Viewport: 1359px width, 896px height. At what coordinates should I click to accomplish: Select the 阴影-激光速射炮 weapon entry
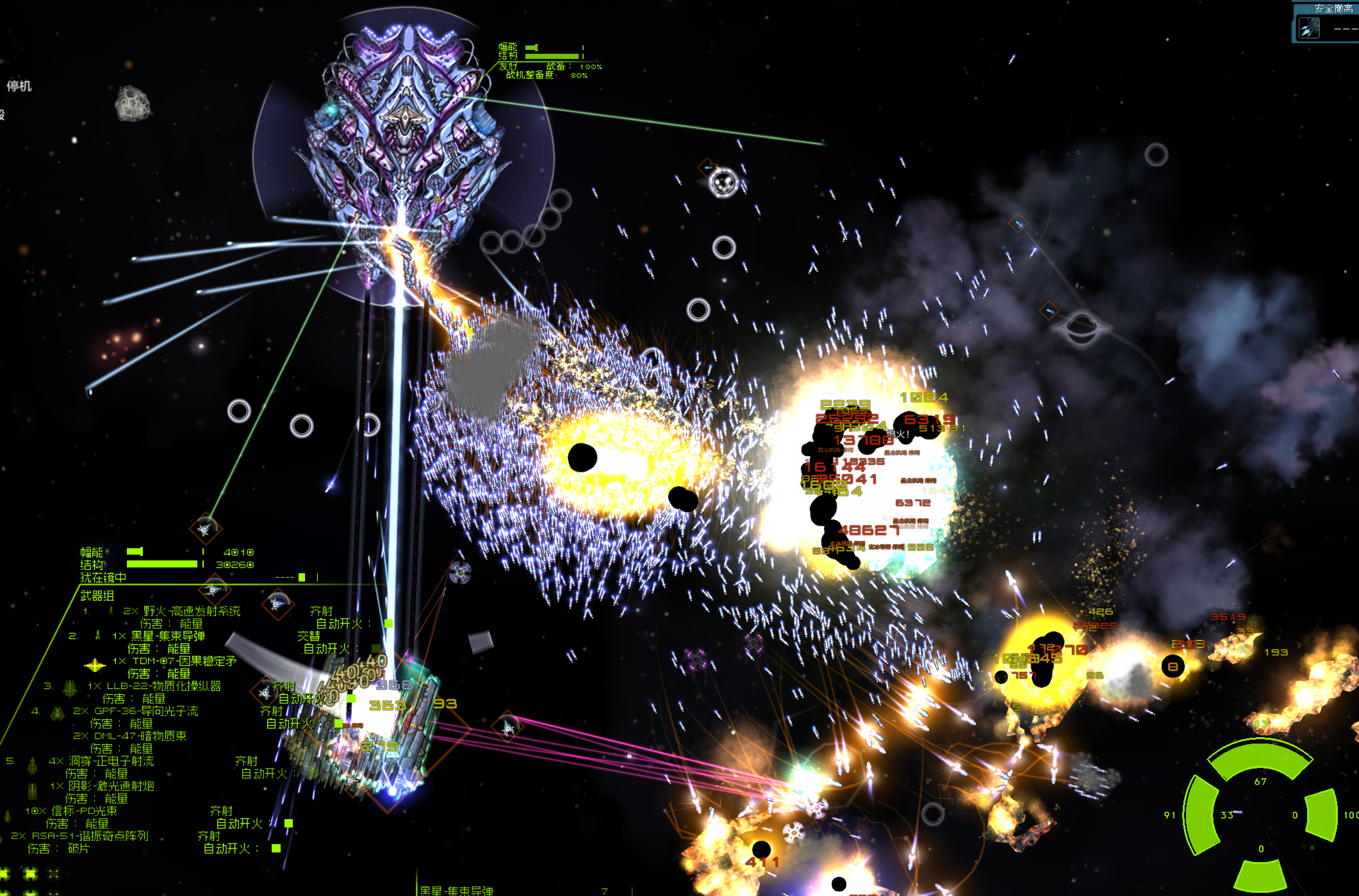pos(111,786)
